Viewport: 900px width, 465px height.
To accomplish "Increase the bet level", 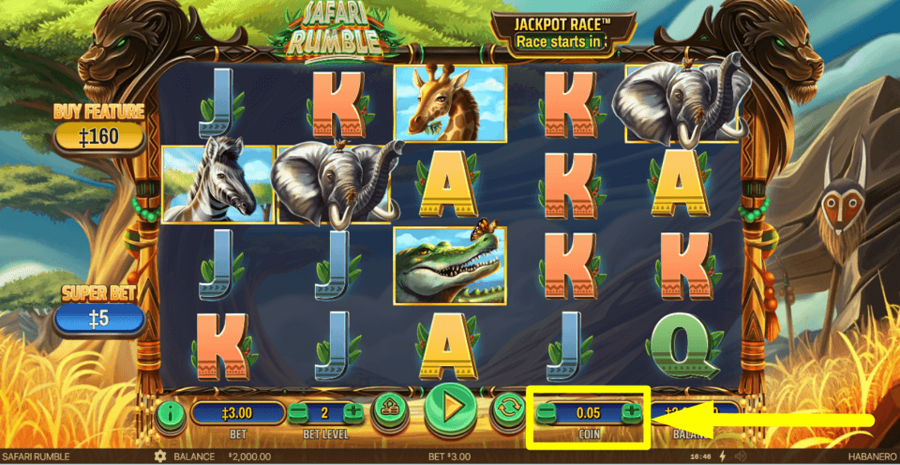I will click(x=353, y=411).
